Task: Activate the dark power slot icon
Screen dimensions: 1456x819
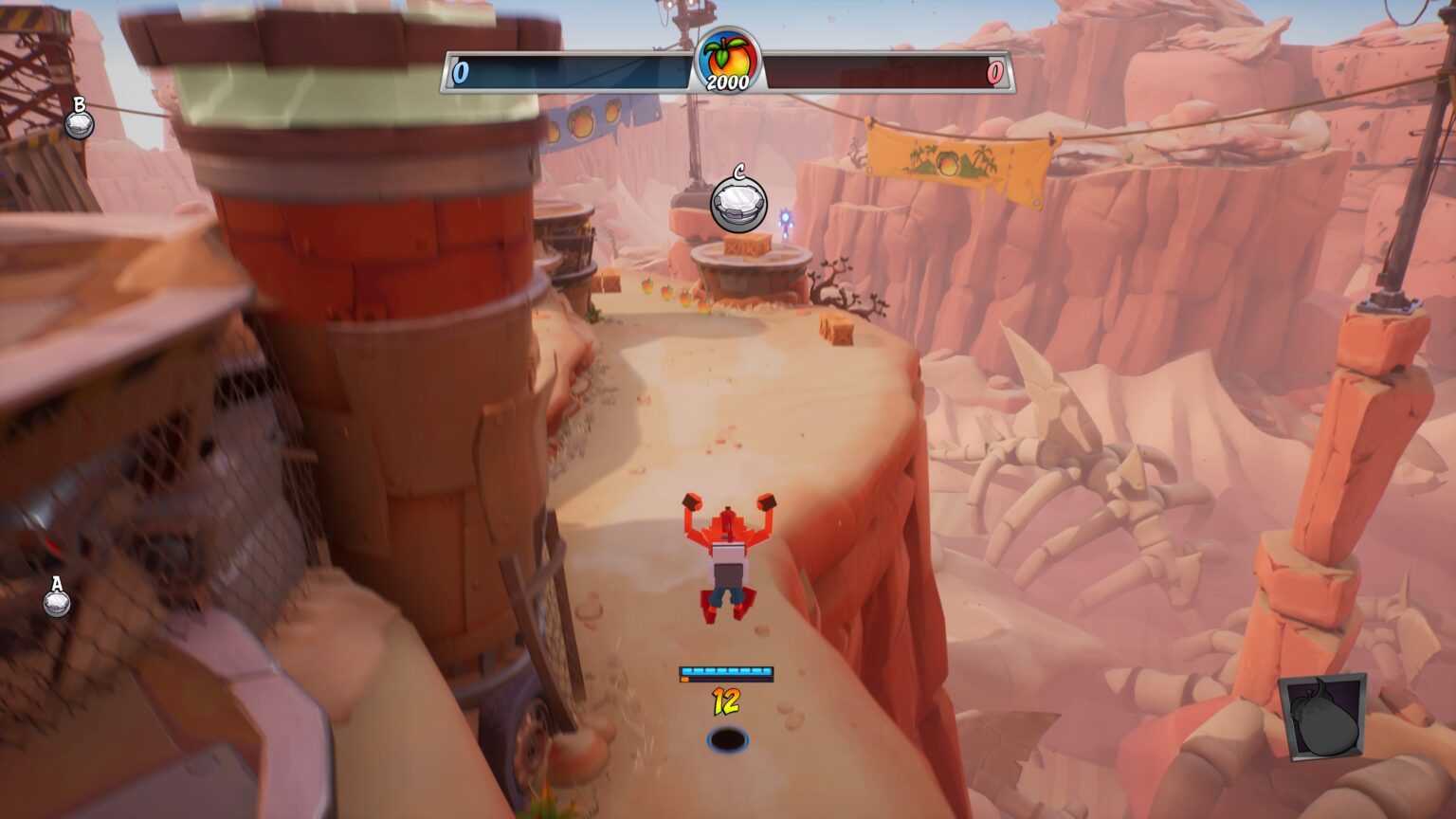Action: (x=1322, y=717)
